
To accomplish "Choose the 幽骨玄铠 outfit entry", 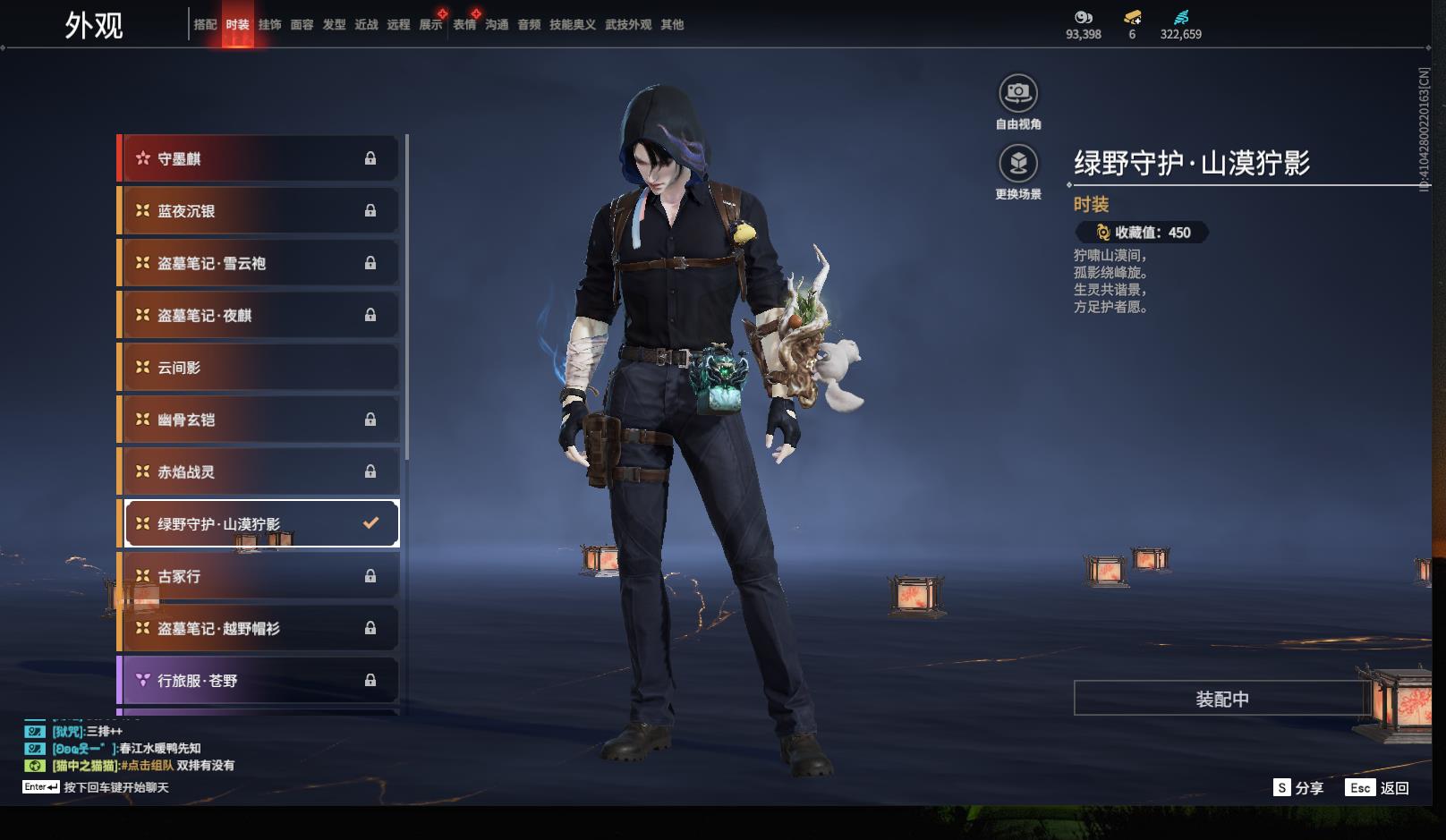I will click(x=259, y=420).
